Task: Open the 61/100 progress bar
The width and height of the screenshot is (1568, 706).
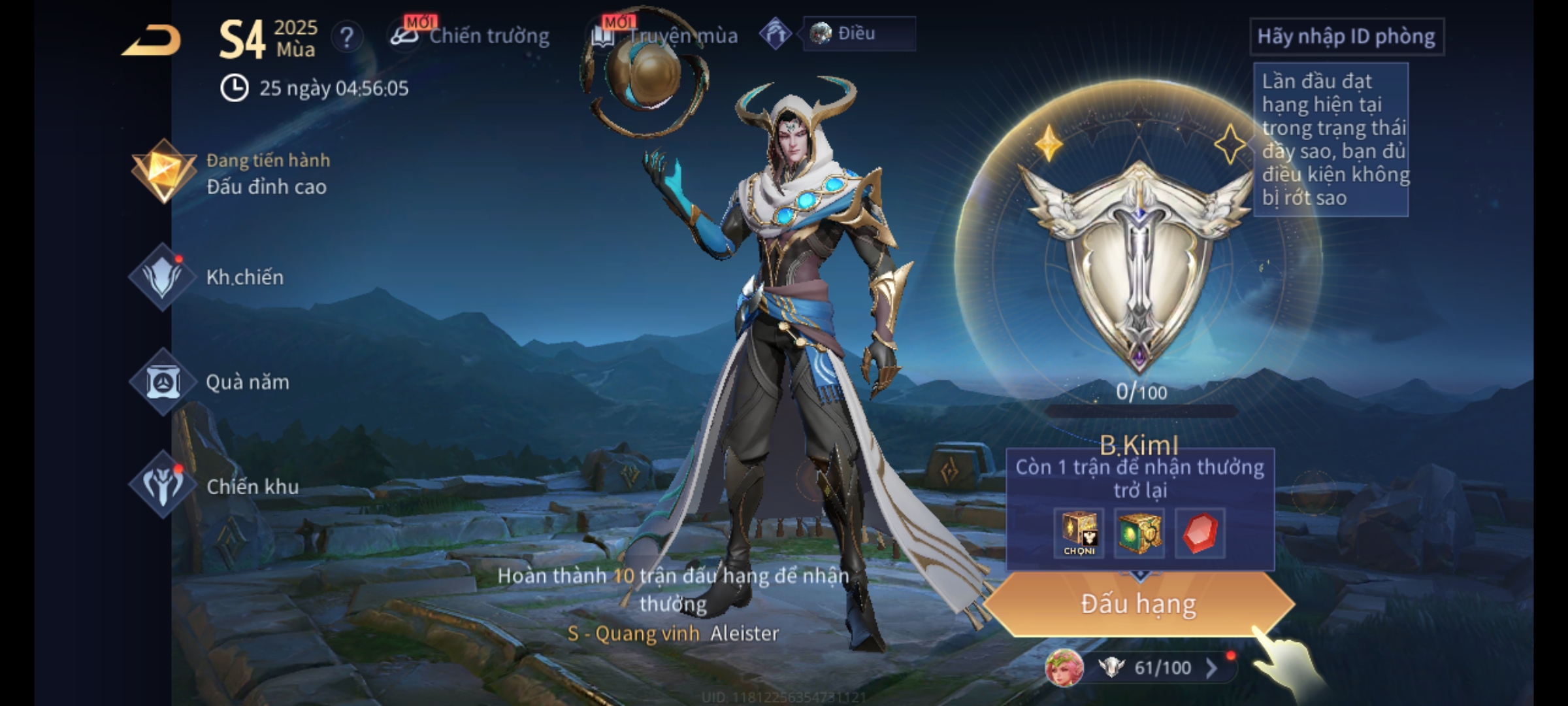Action: [1163, 667]
